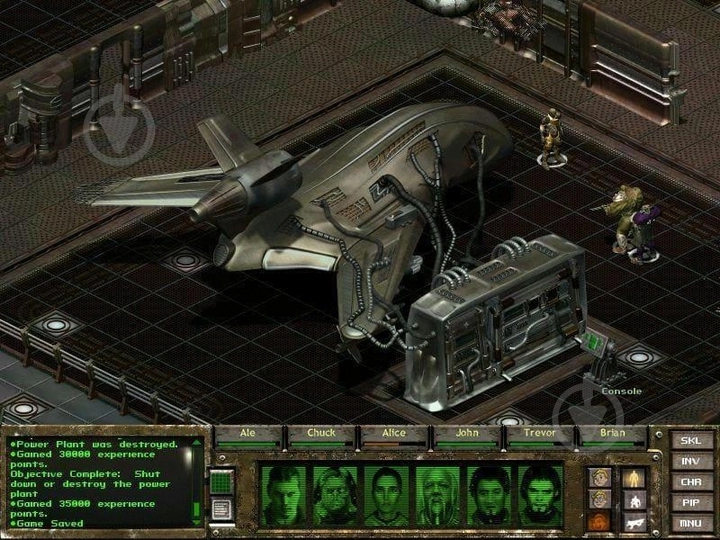Select squad member Chuck's name tab
This screenshot has width=720, height=540.
click(x=321, y=434)
